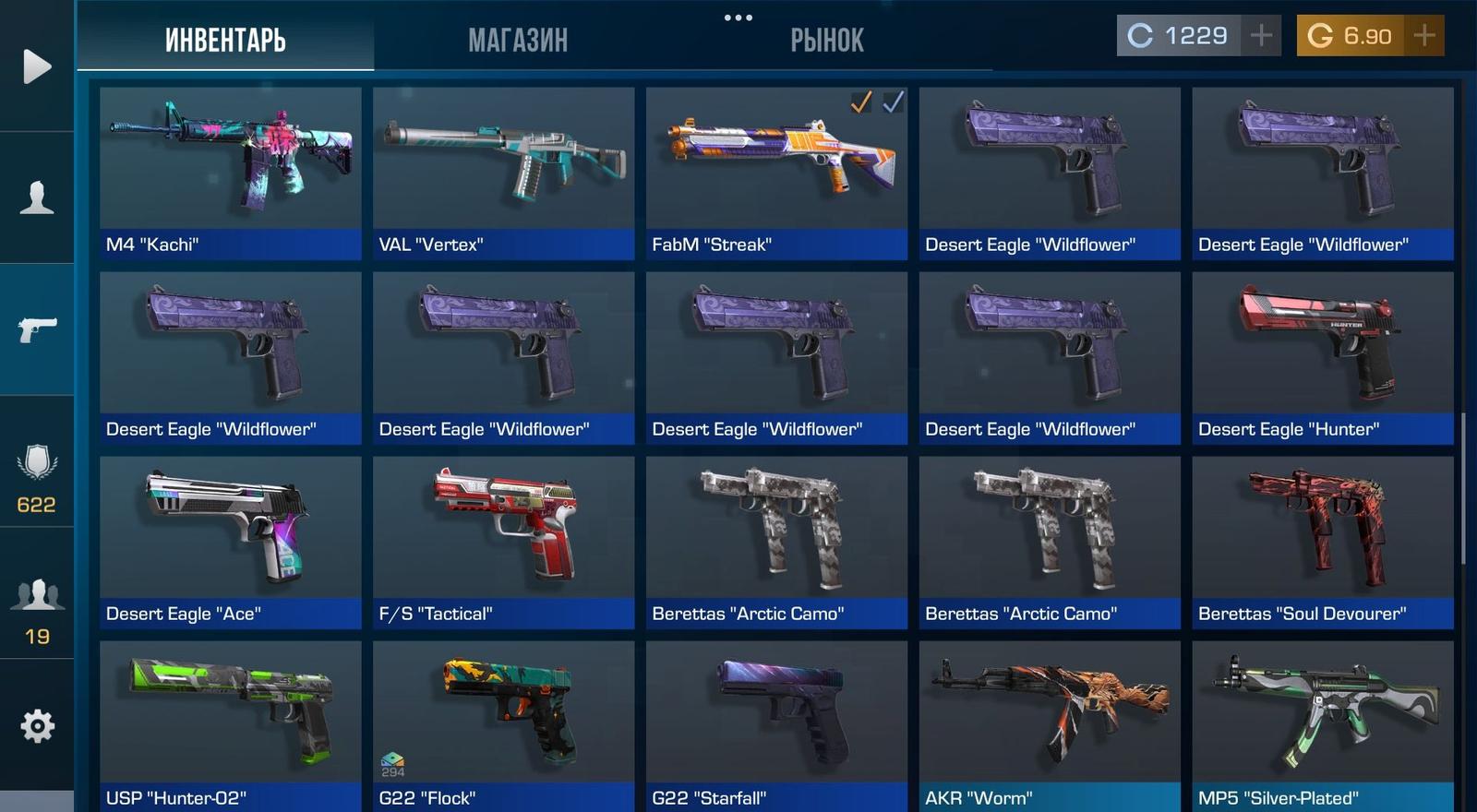Screen dimensions: 1477x812
Task: Start a match with the play arrow
Action: click(37, 66)
